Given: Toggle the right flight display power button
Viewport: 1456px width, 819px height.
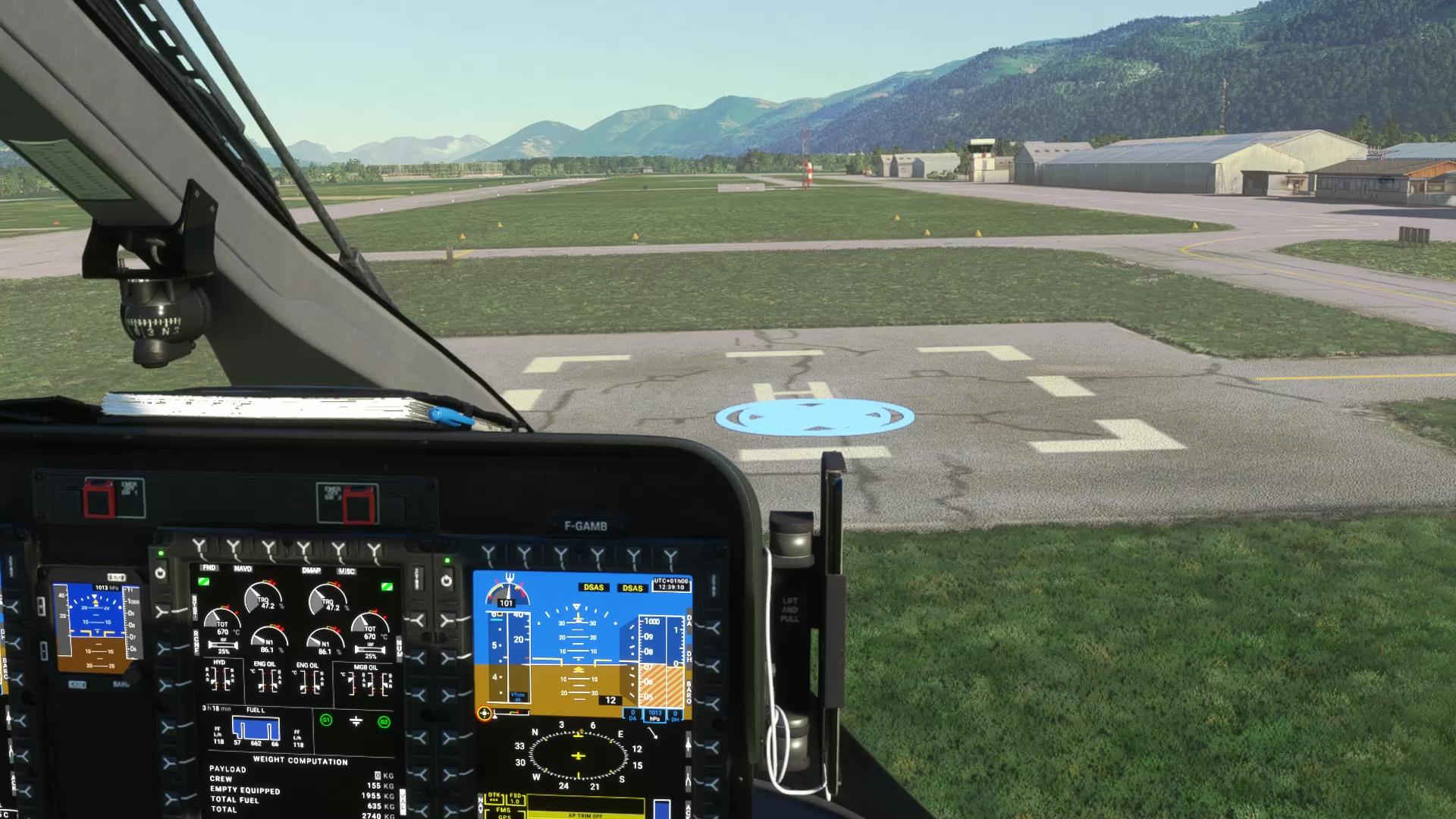Looking at the screenshot, I should (x=447, y=581).
